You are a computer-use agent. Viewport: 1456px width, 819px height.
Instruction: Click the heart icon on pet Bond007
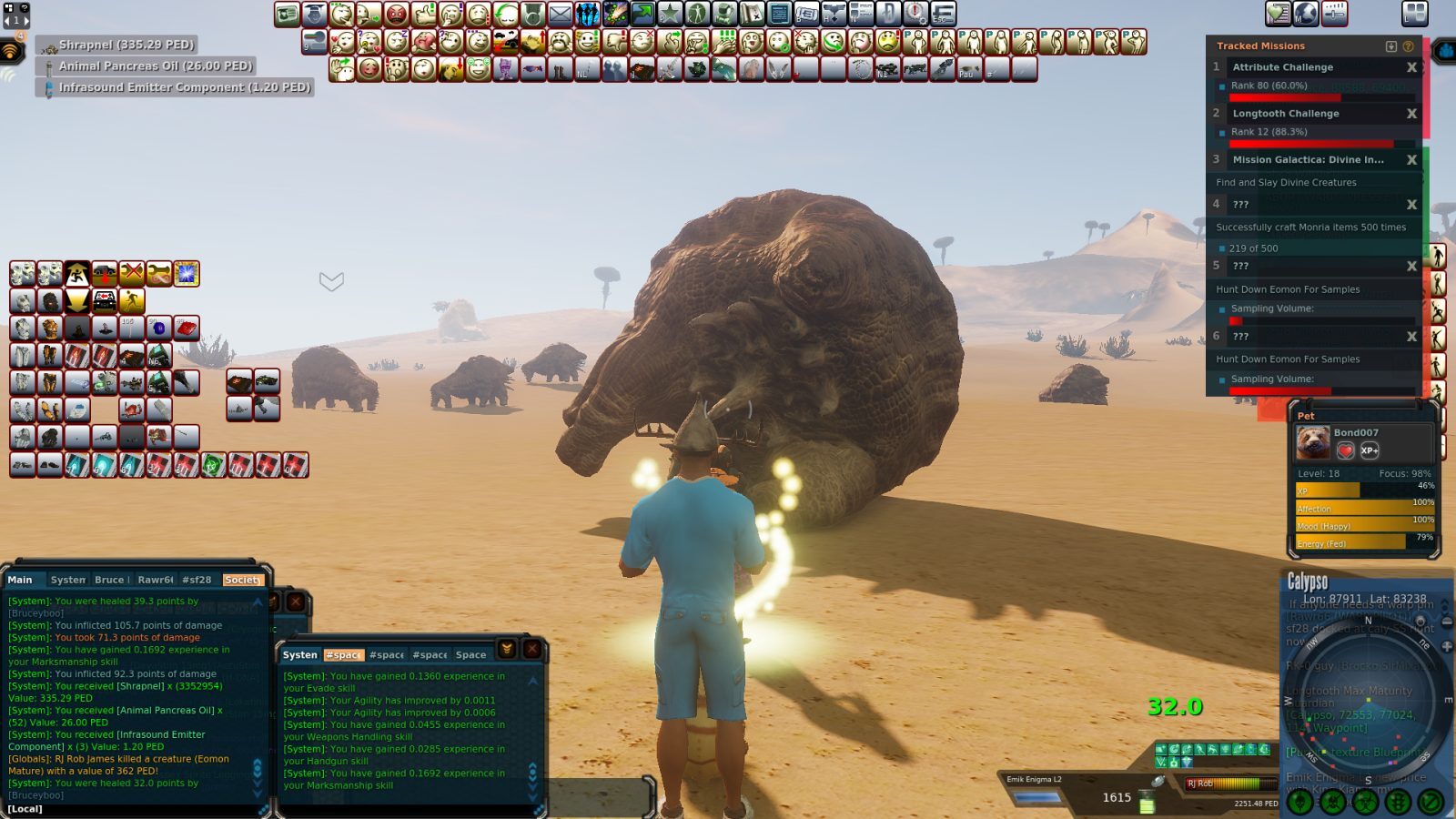tap(1346, 450)
